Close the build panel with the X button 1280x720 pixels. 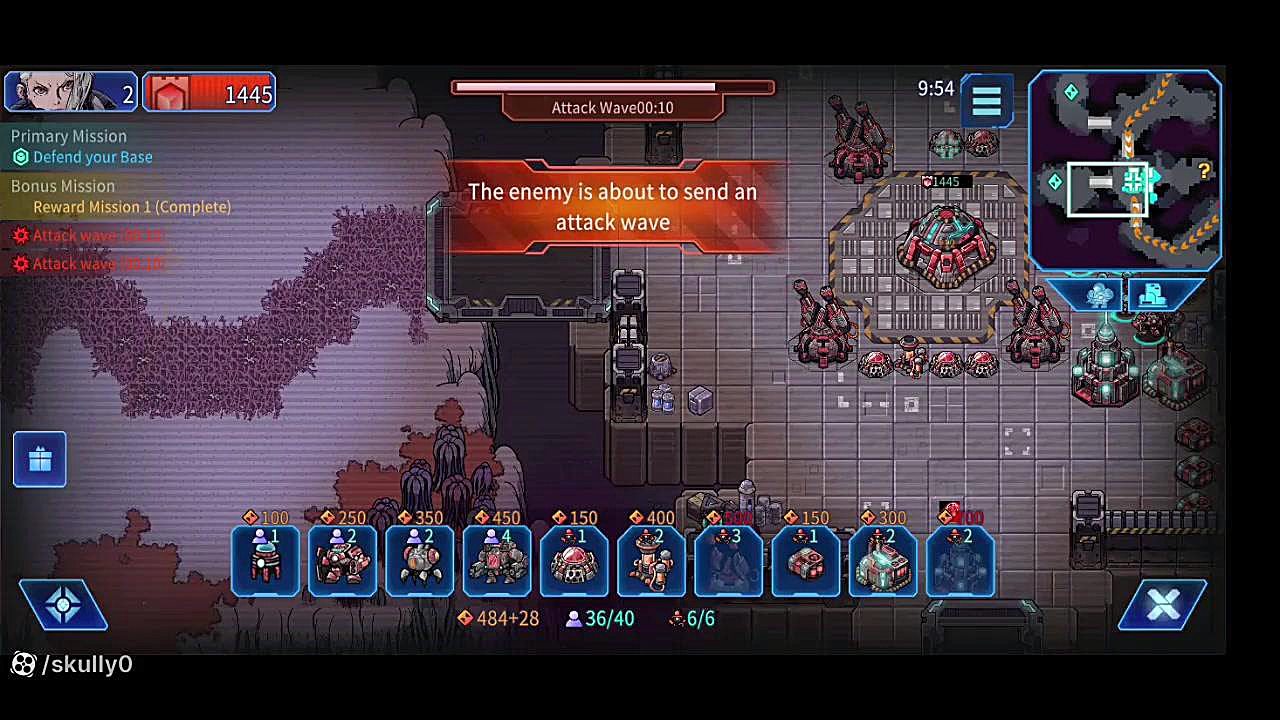point(1162,604)
